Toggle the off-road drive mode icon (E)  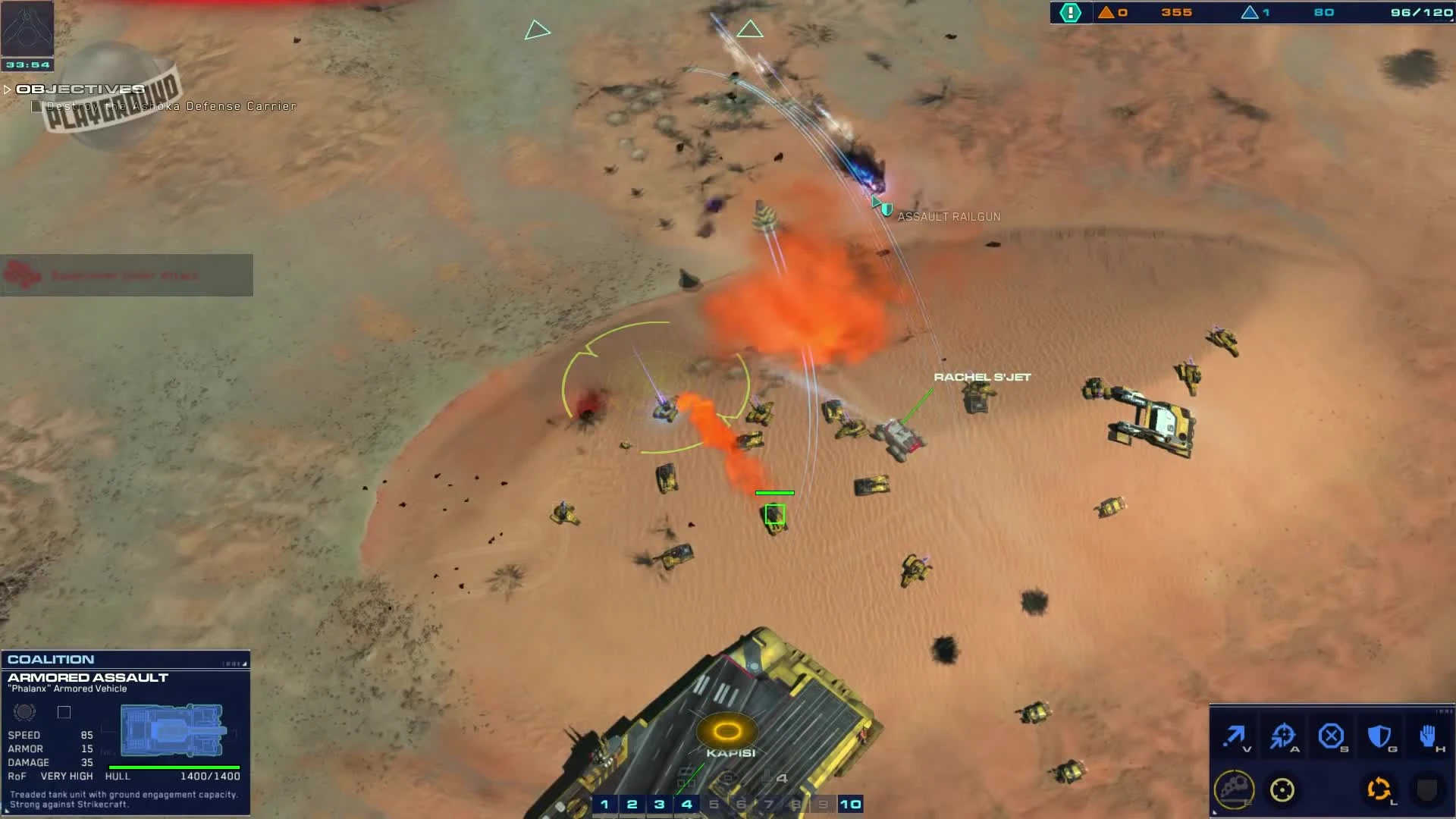(x=1235, y=789)
